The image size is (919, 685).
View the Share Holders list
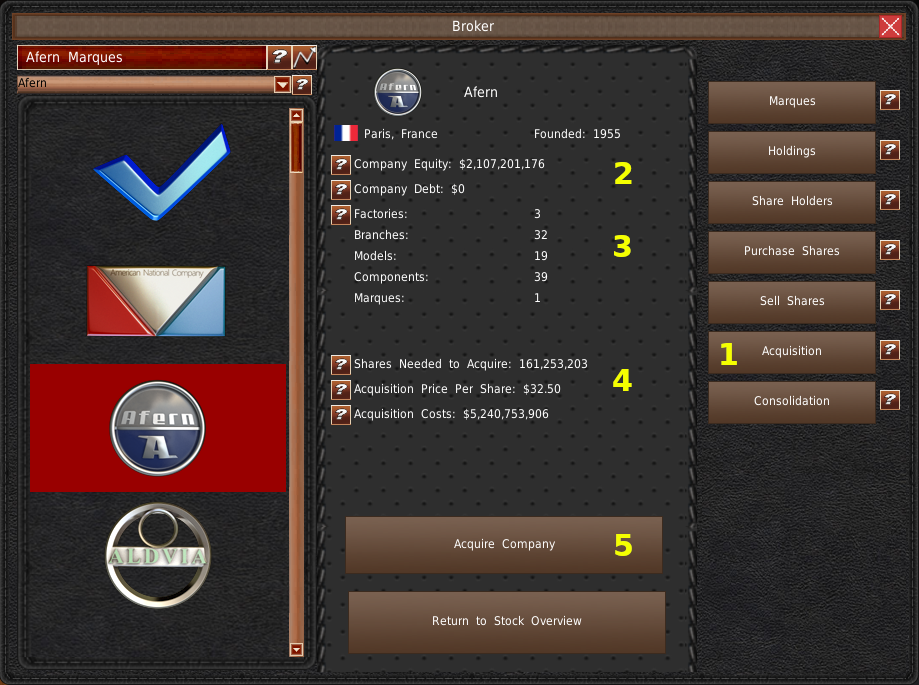click(791, 201)
